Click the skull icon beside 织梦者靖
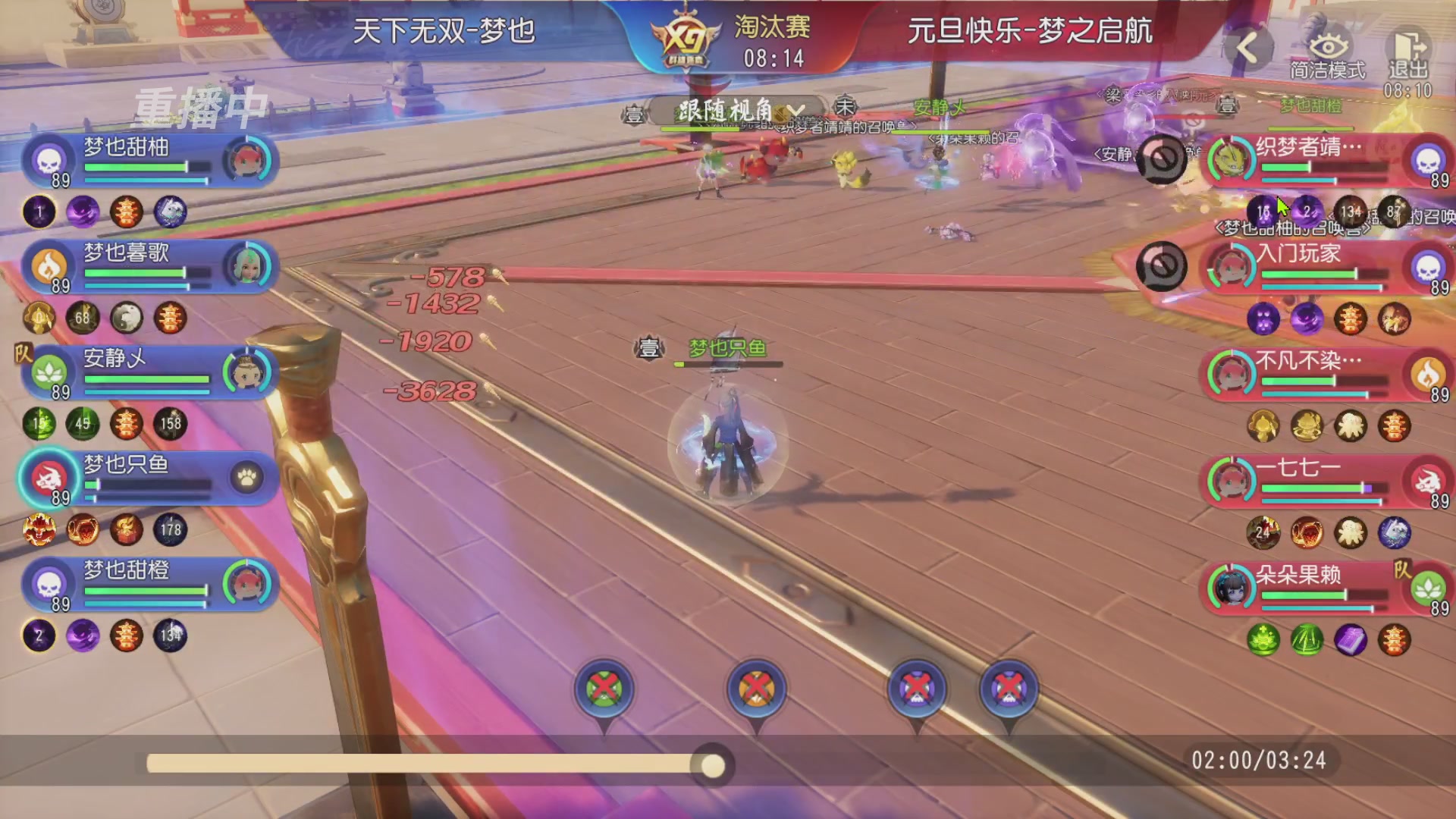This screenshot has width=1456, height=819. [x=1429, y=161]
